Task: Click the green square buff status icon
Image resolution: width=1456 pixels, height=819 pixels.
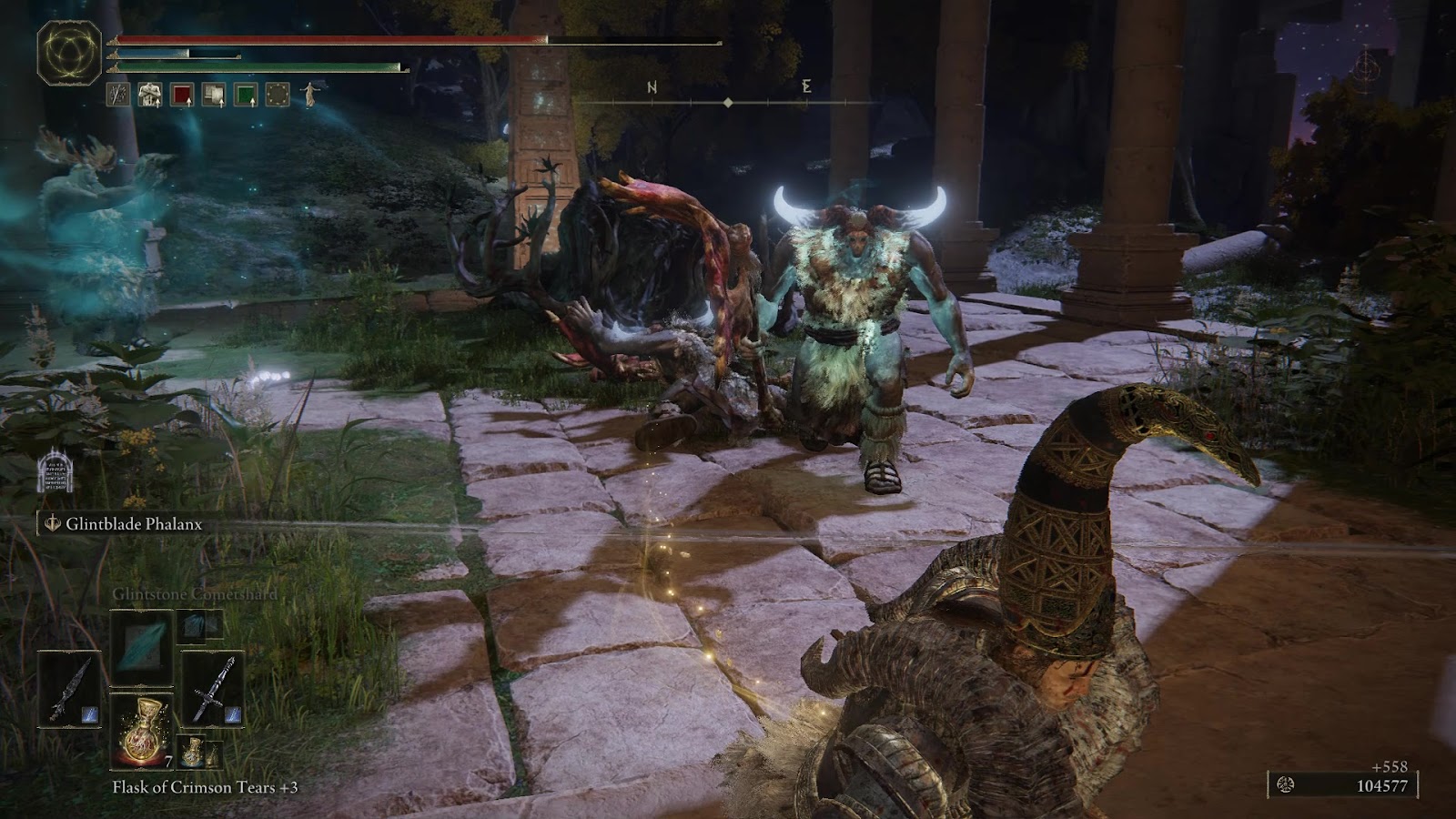Action: 246,95
